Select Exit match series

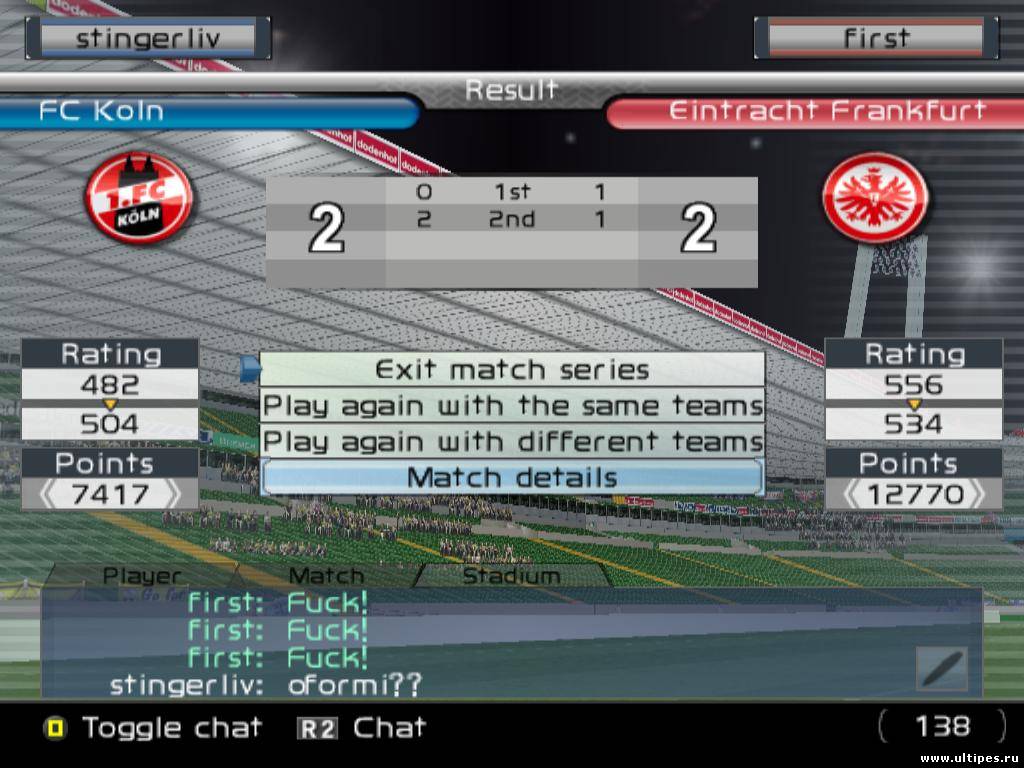tap(512, 370)
